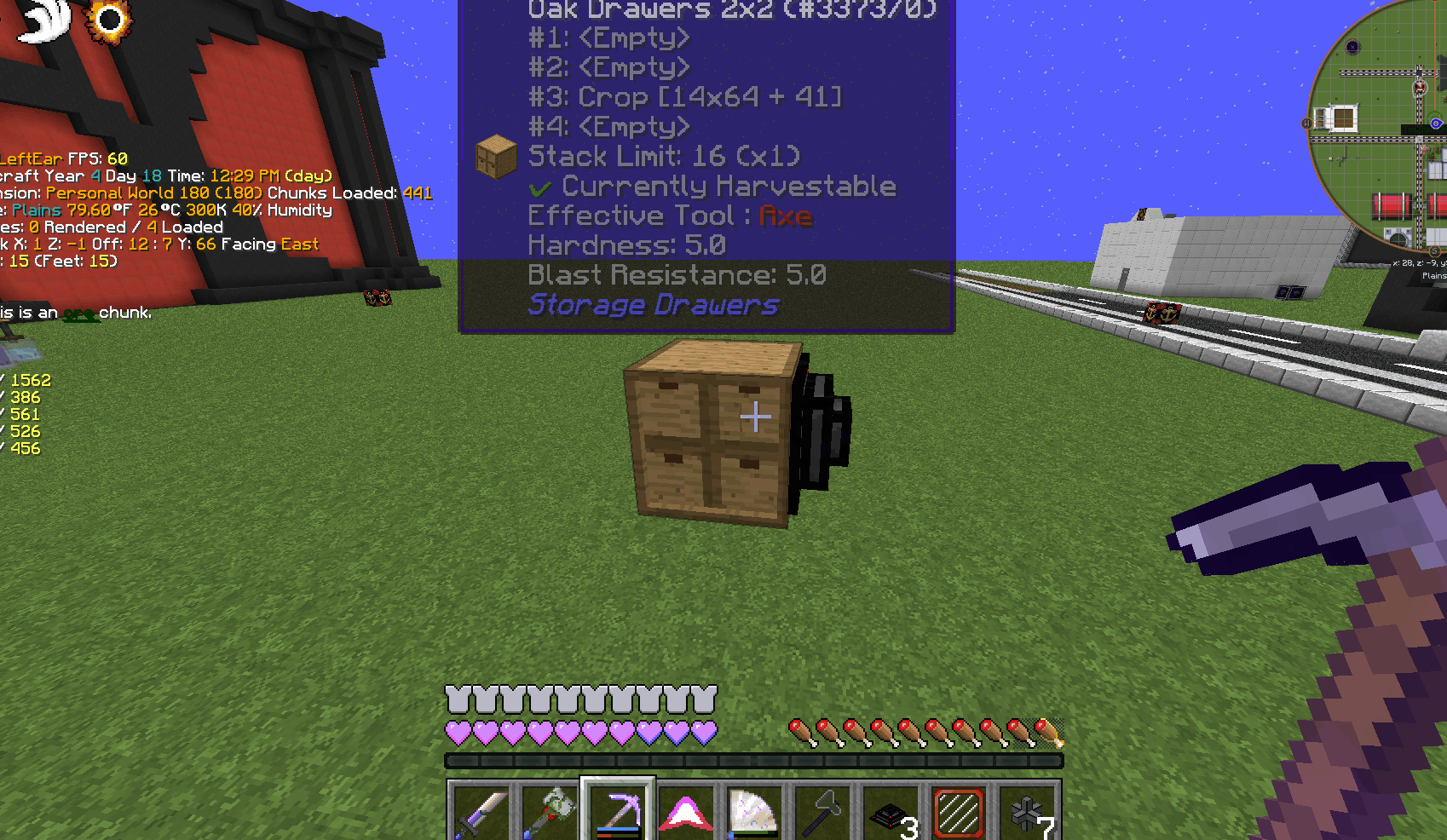Toggle the Currently Harvestable green checkmark

(x=540, y=187)
